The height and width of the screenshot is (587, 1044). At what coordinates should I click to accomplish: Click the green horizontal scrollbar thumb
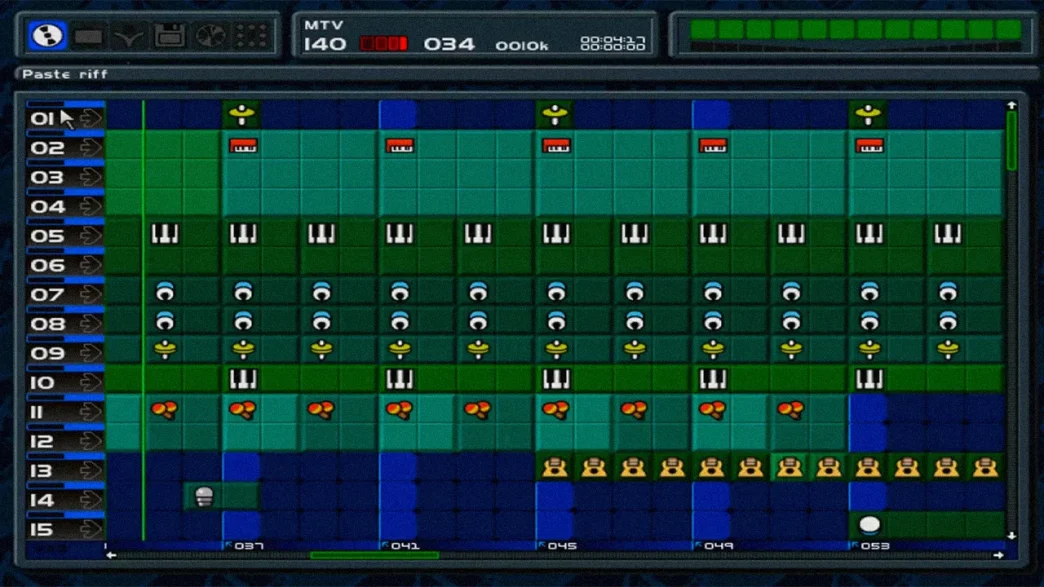[374, 555]
